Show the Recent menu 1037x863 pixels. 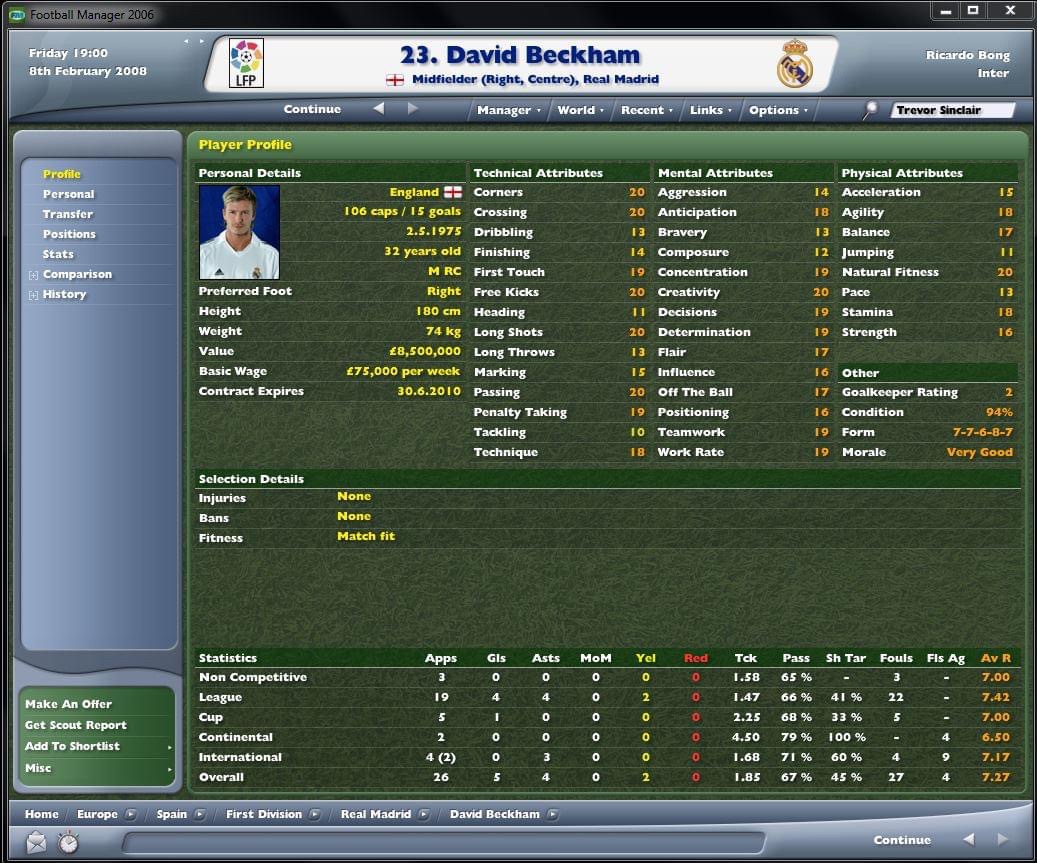tap(646, 110)
